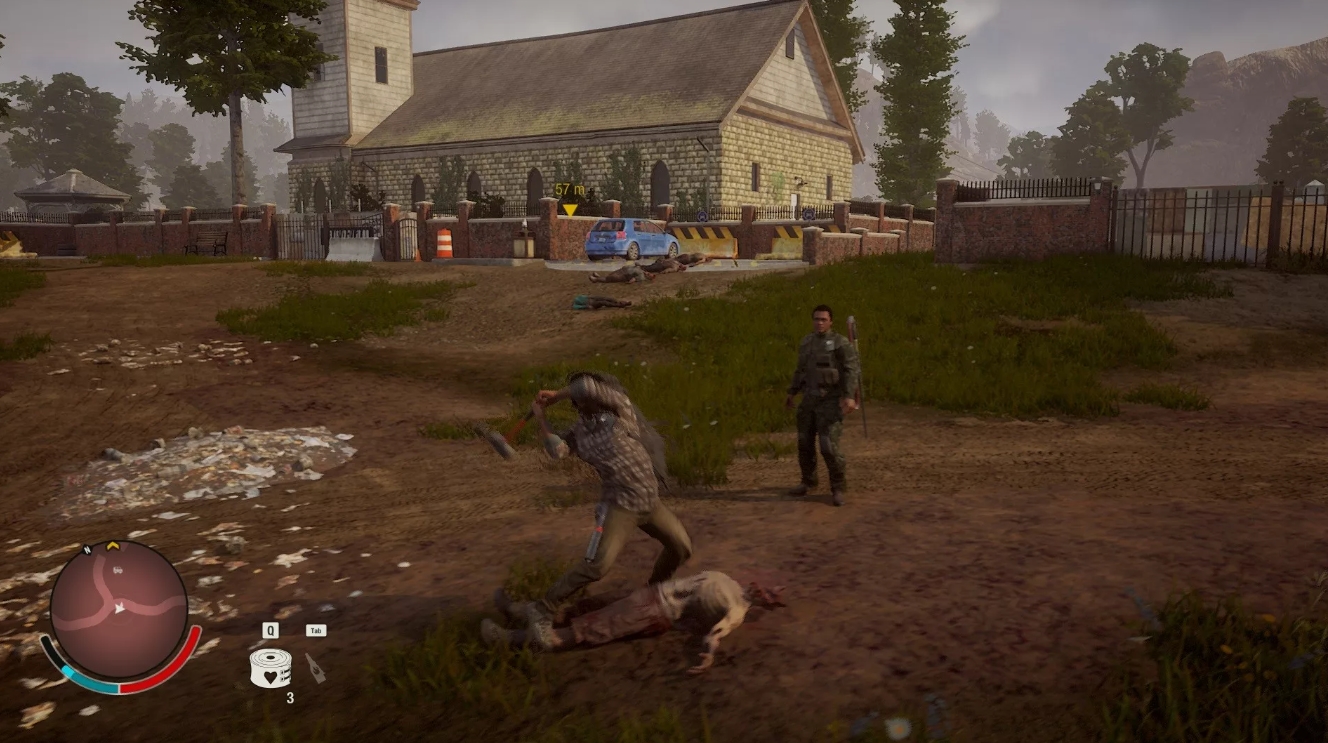This screenshot has height=743, width=1328.
Task: Click the yellow chevron waypoint on the minimap edge
Action: click(x=112, y=546)
